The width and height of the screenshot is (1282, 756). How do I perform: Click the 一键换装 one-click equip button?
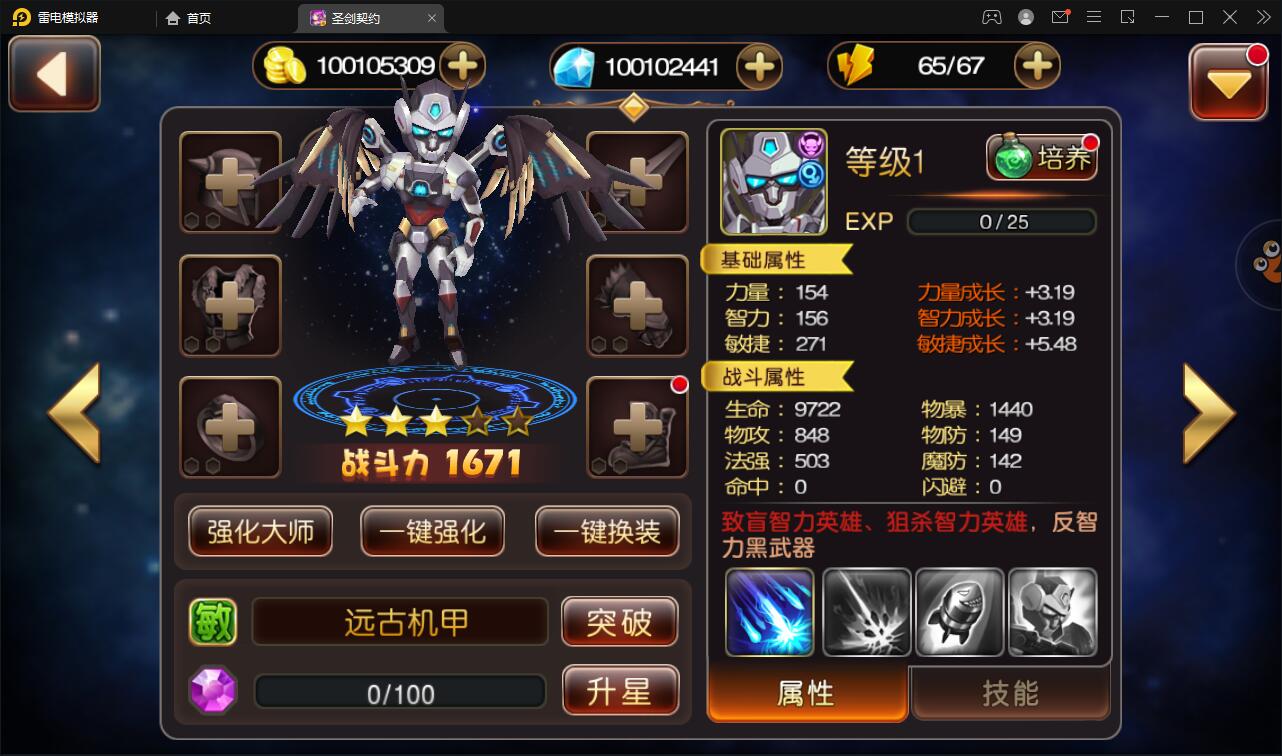pos(607,533)
